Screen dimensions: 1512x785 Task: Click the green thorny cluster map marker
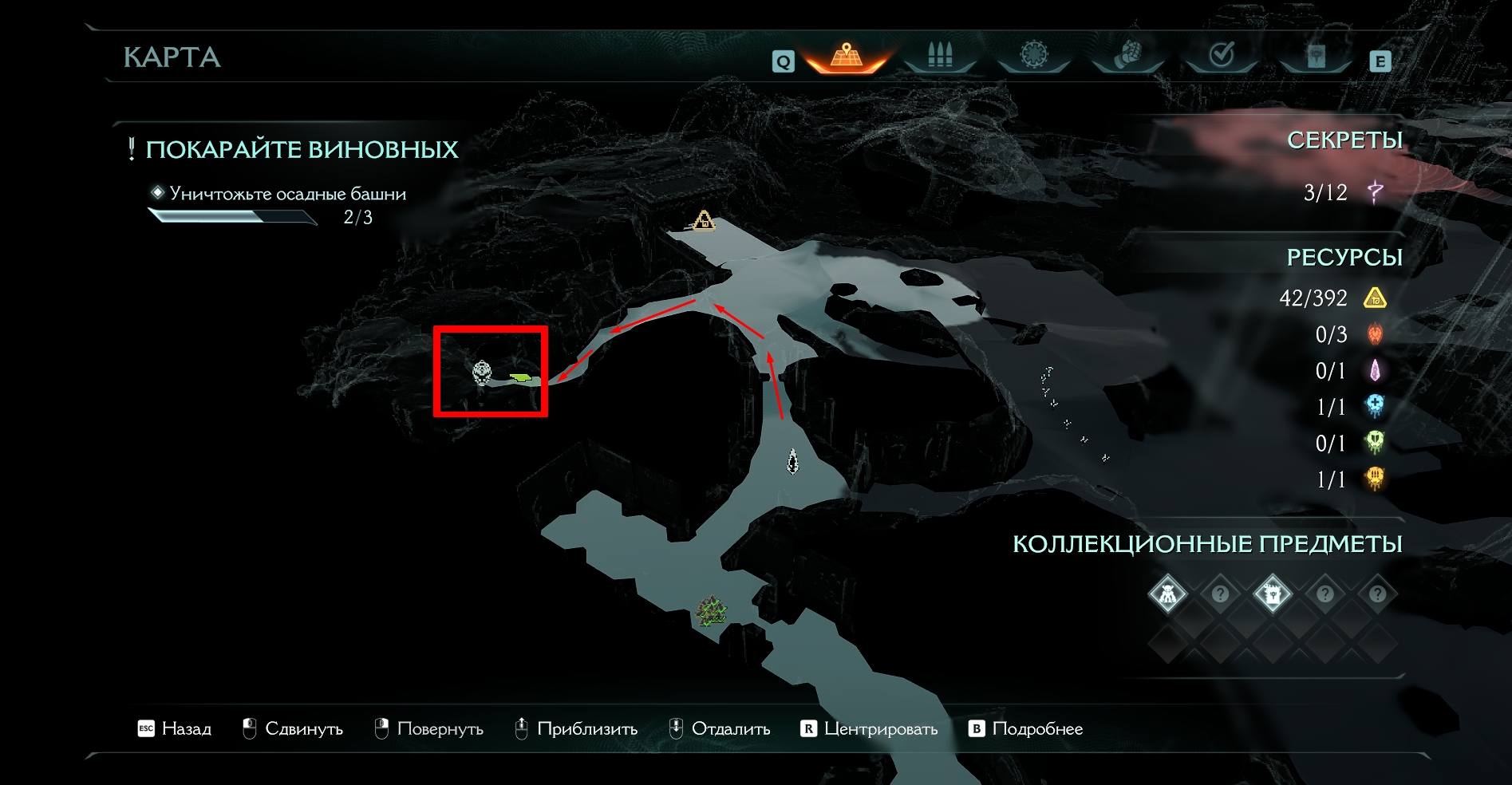pos(712,612)
